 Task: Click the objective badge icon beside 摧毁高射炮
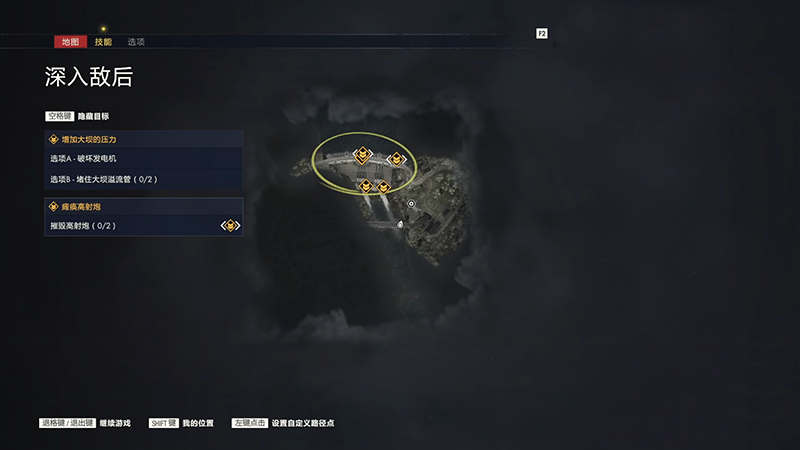(x=231, y=226)
